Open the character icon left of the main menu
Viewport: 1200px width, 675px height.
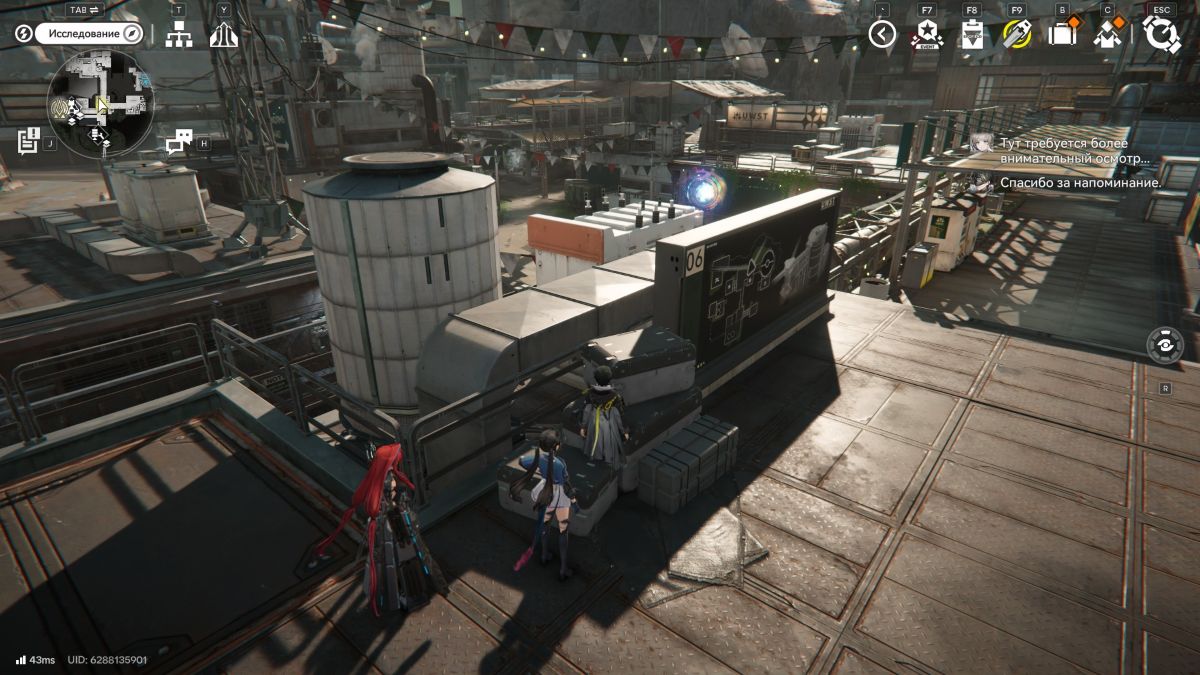pyautogui.click(x=1106, y=34)
